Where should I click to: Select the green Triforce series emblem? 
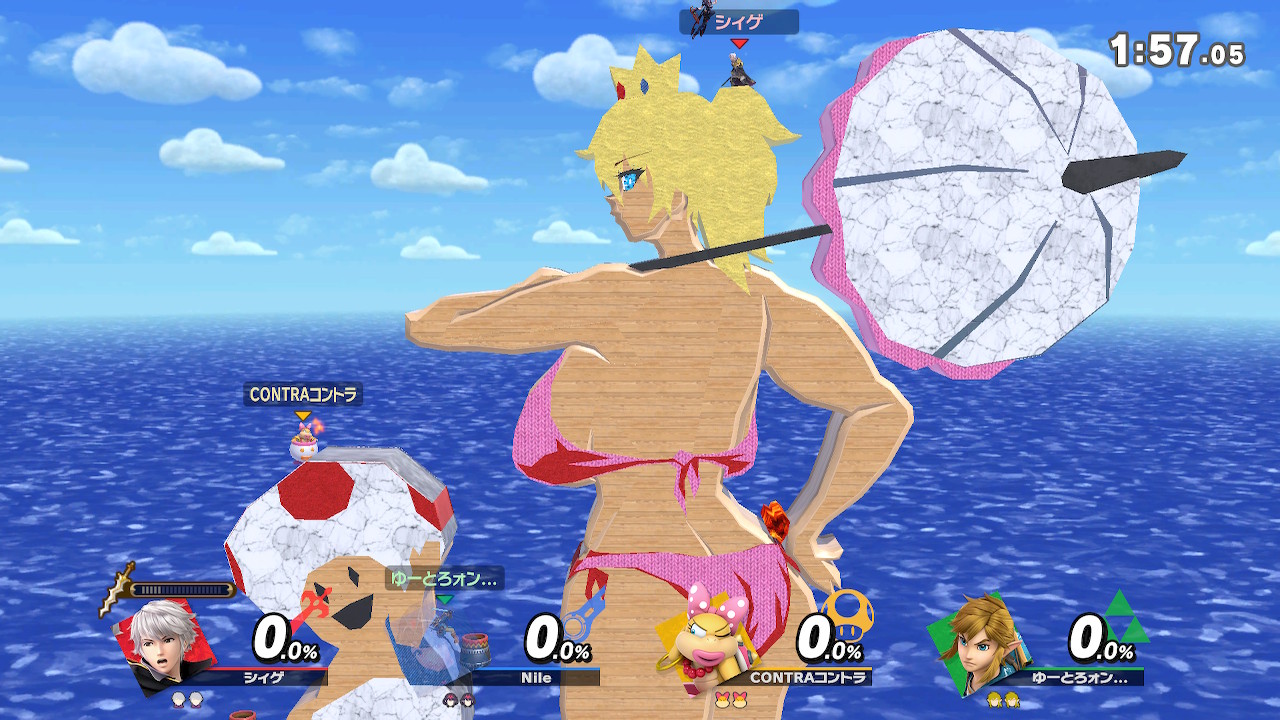pos(1125,618)
